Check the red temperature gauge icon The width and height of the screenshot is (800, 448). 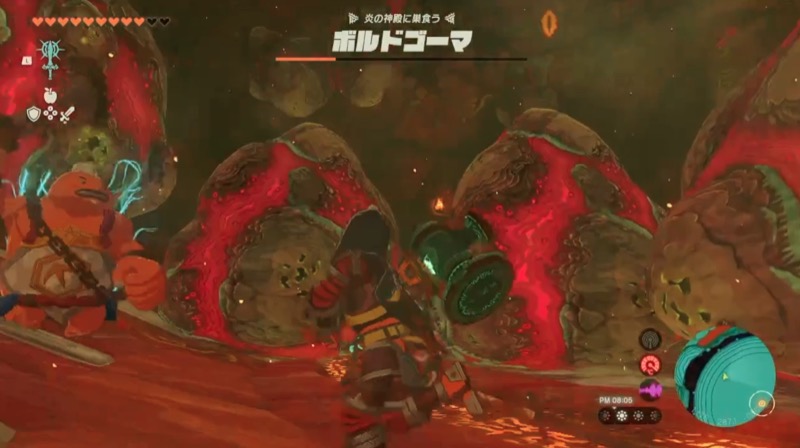point(649,364)
